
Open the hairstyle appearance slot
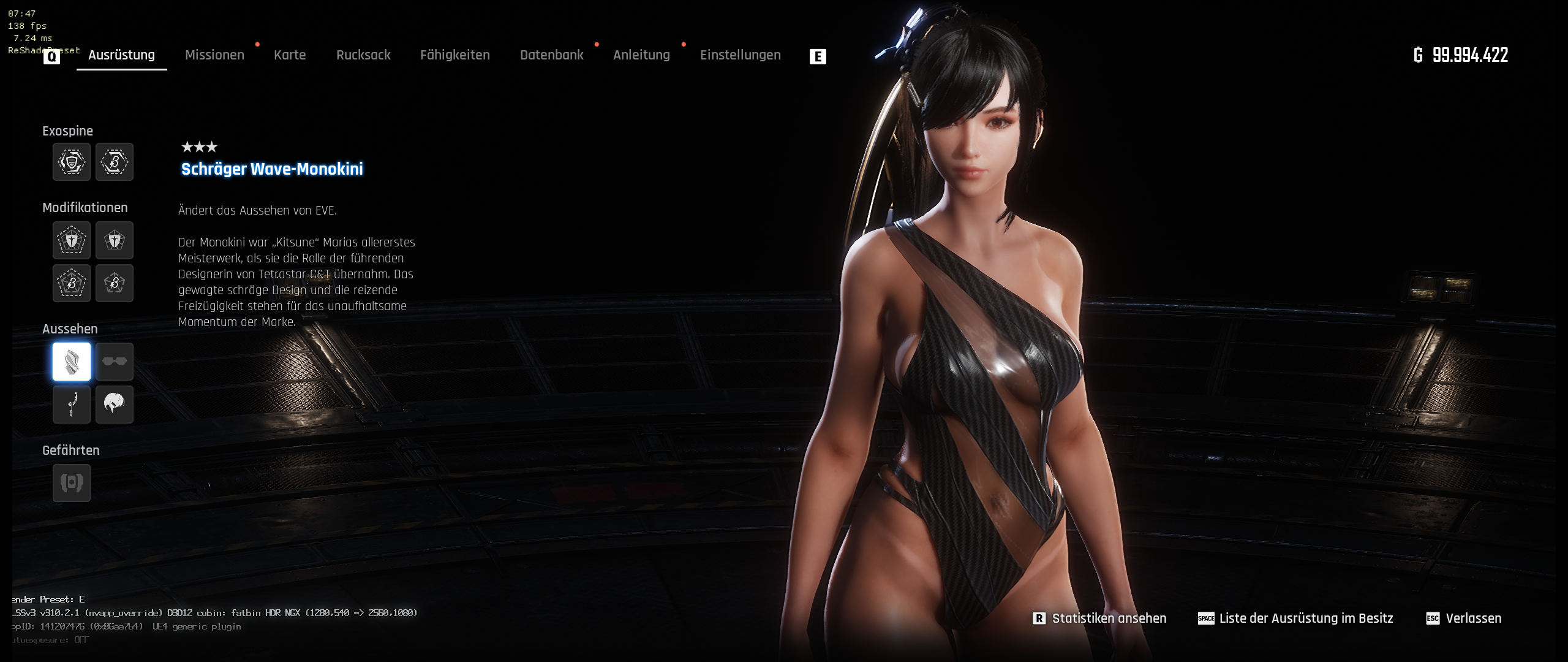[x=115, y=405]
